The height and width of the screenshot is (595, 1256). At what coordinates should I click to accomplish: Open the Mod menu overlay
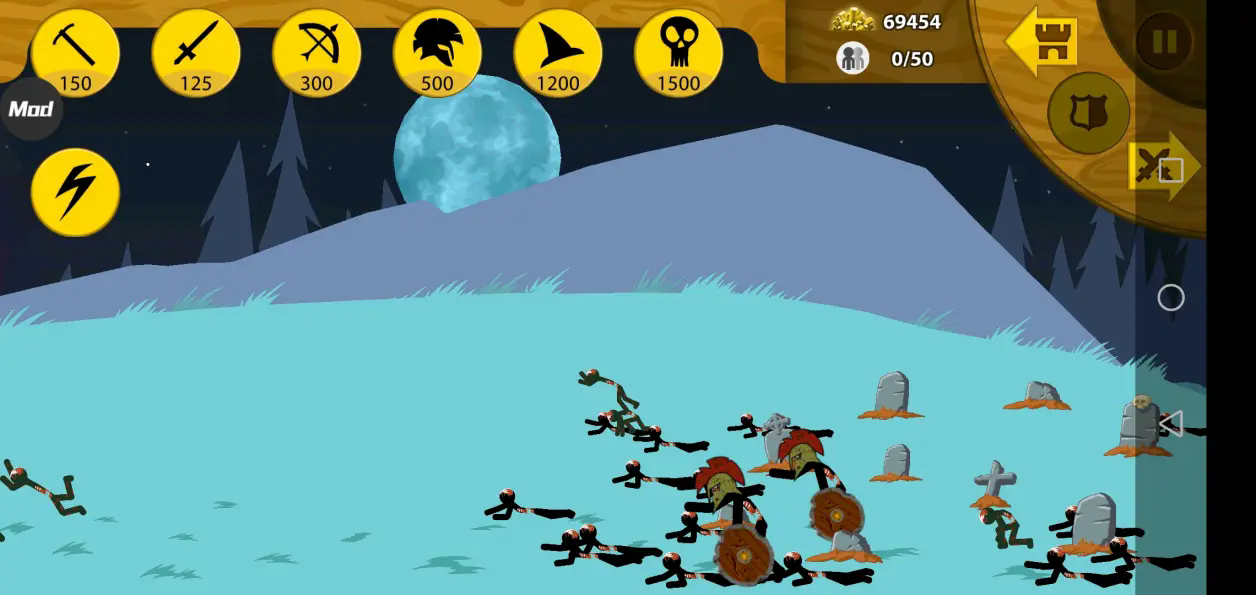tap(30, 109)
